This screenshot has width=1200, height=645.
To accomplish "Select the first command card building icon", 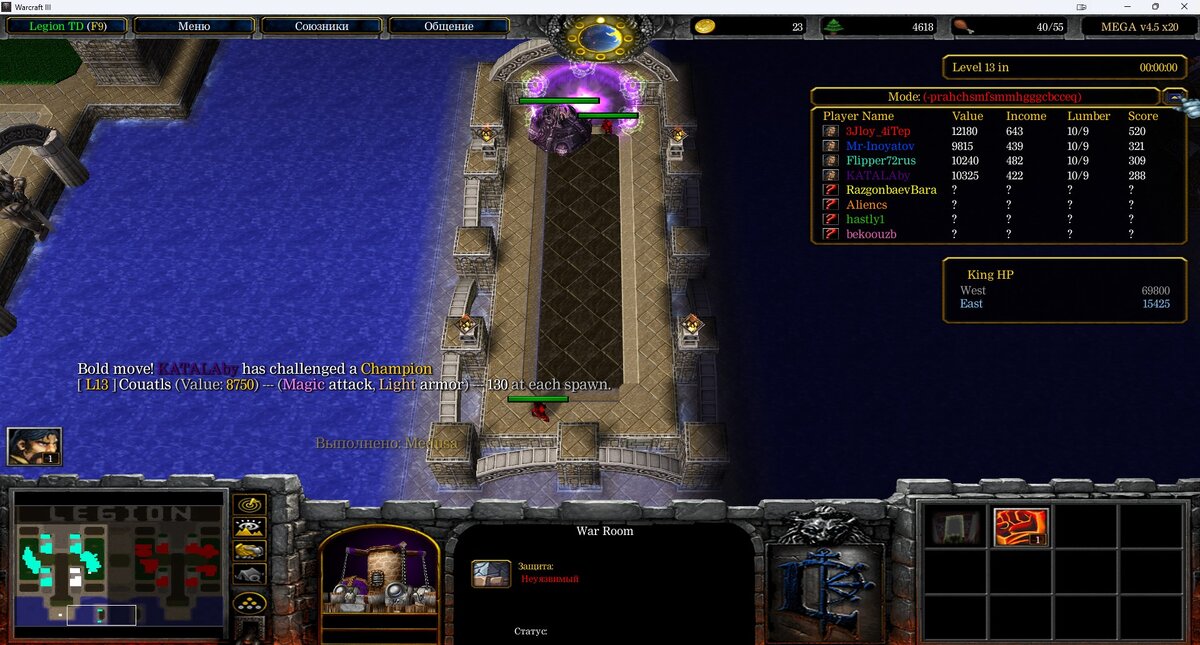I will pos(956,527).
